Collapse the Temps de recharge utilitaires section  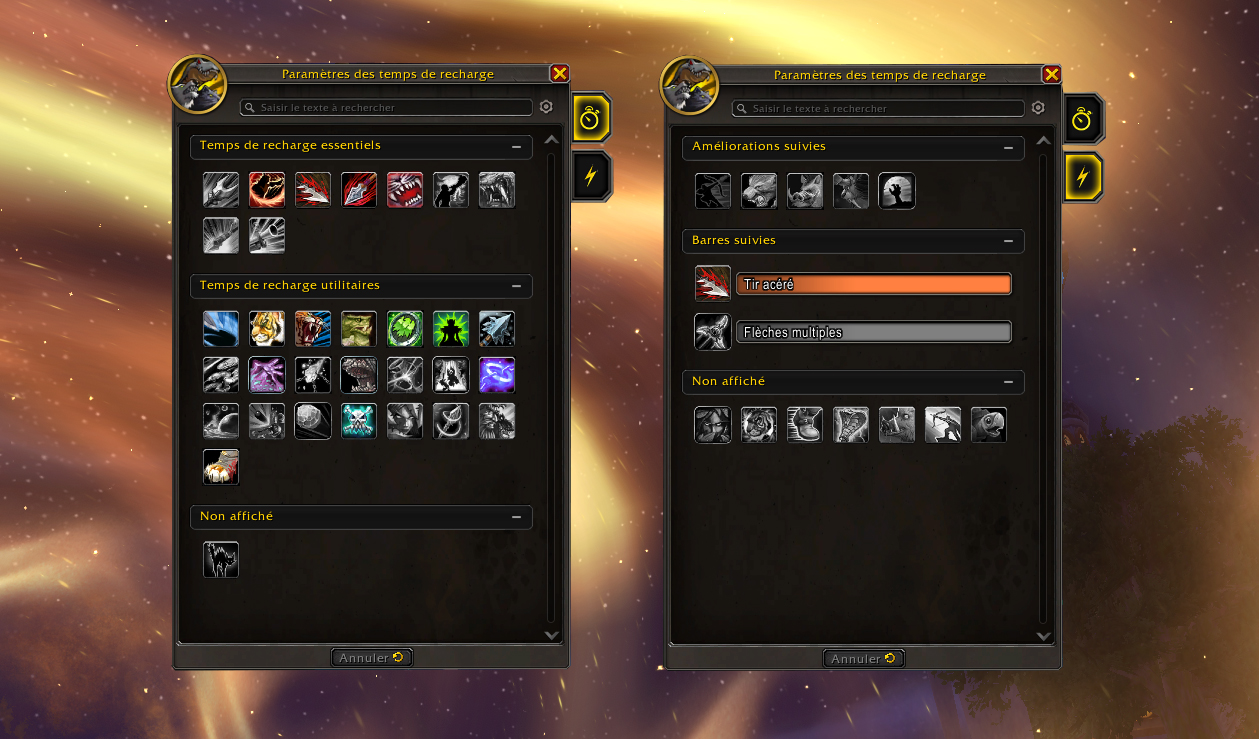pos(516,286)
